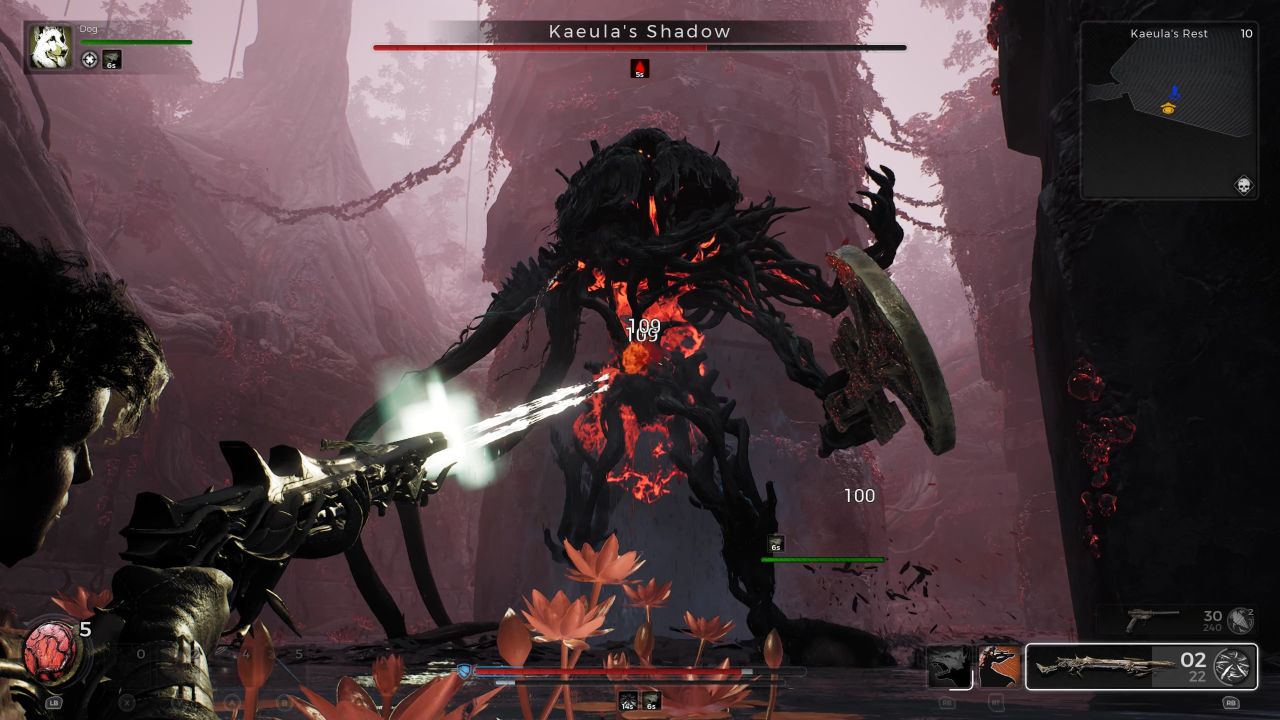Click the blue player arrow on the minimap
The image size is (1280, 720).
pyautogui.click(x=1177, y=92)
